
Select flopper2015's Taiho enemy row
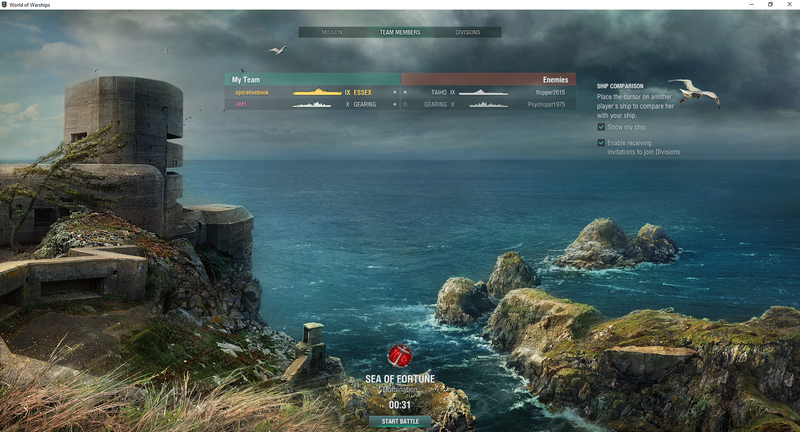pyautogui.click(x=488, y=92)
